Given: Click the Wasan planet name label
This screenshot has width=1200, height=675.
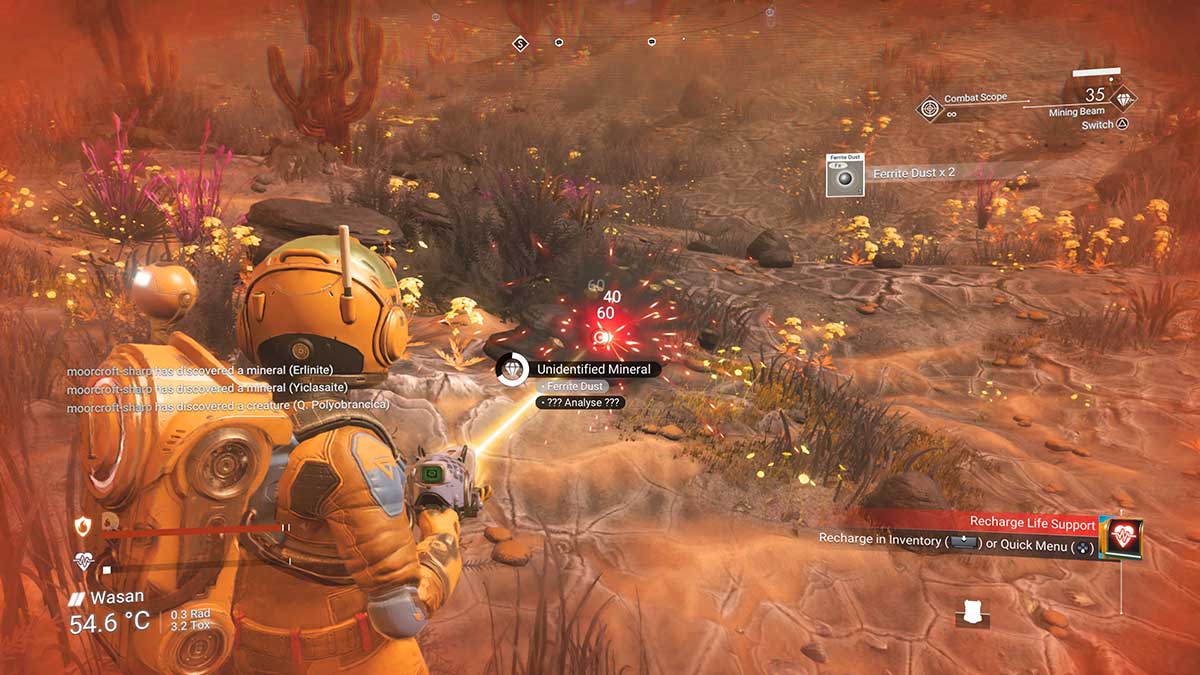Looking at the screenshot, I should [113, 597].
